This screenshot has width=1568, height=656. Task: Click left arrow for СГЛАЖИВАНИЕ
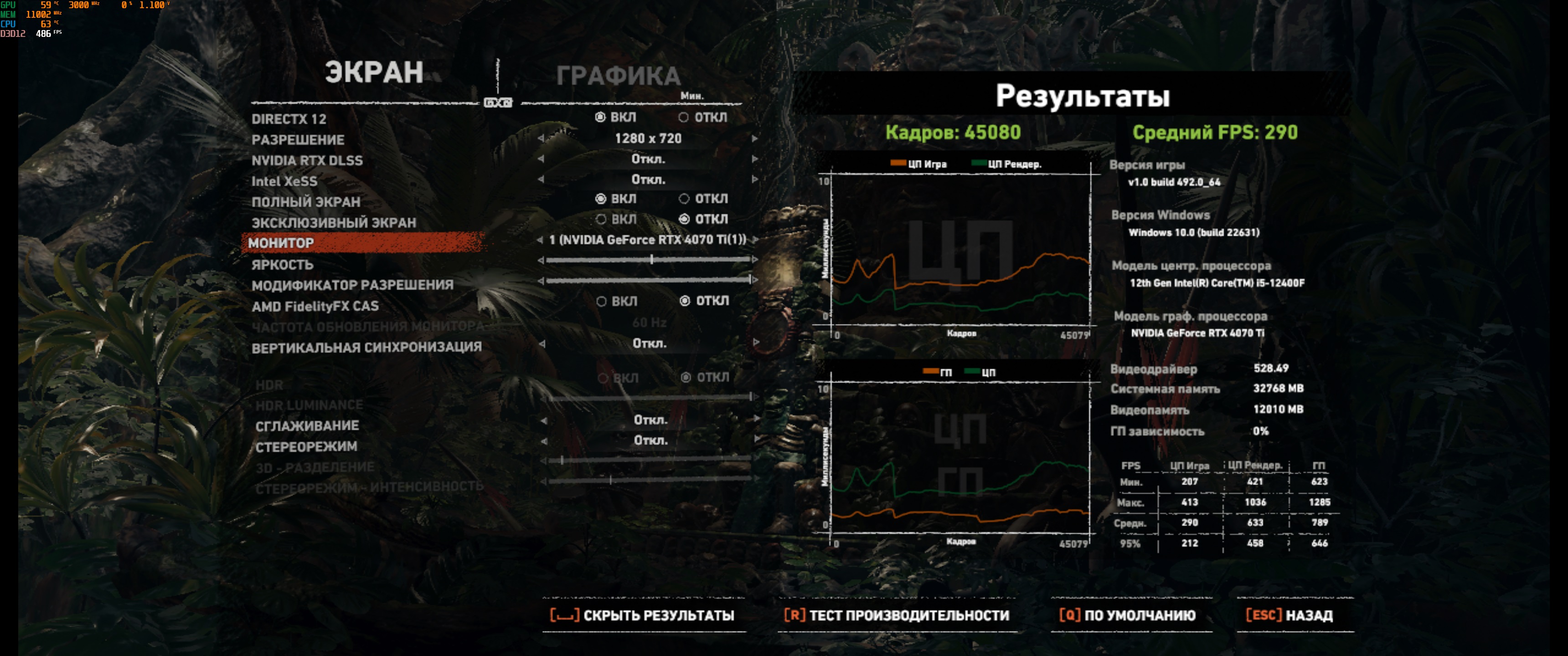[x=544, y=420]
